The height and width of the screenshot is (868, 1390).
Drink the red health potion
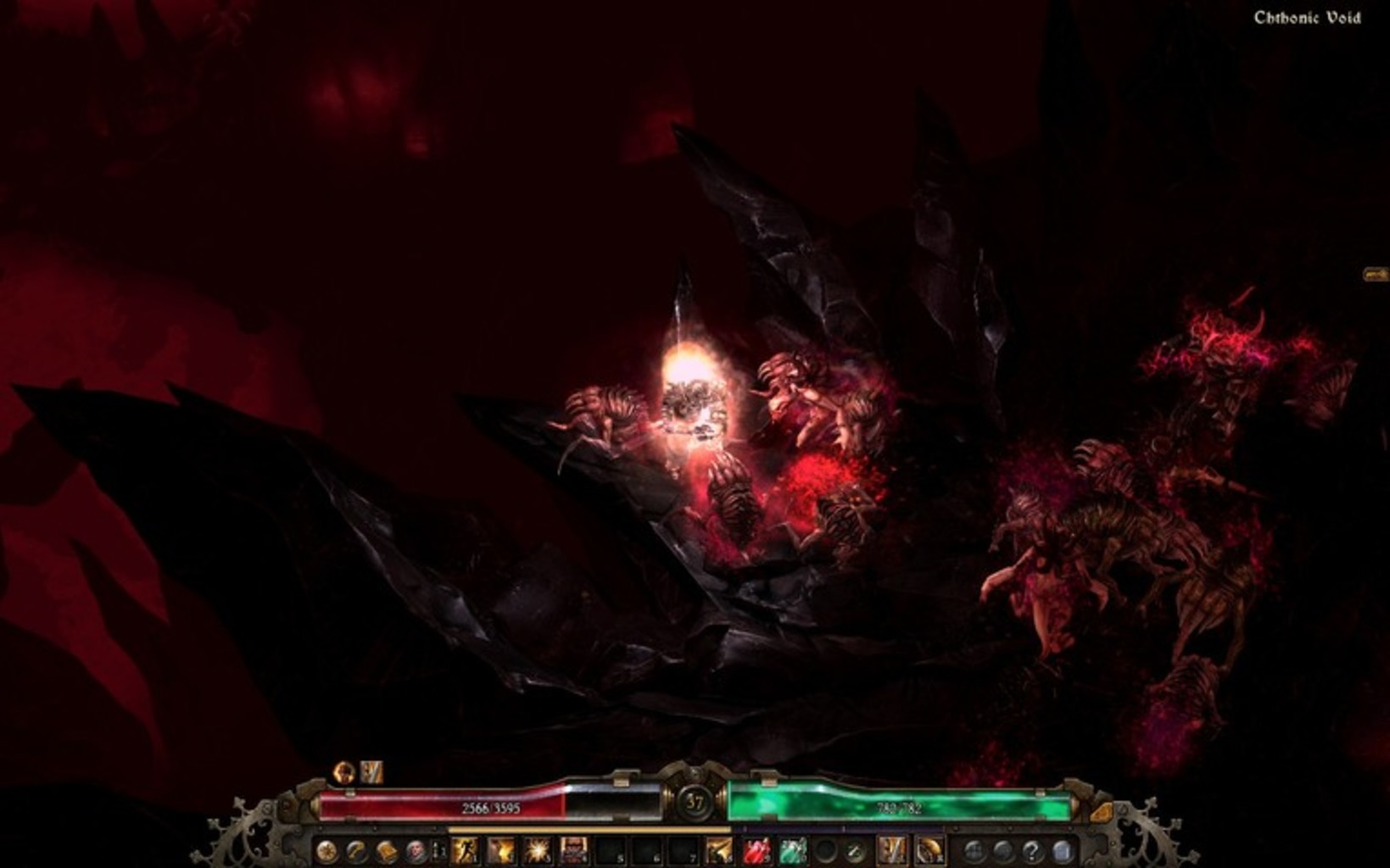pyautogui.click(x=756, y=850)
